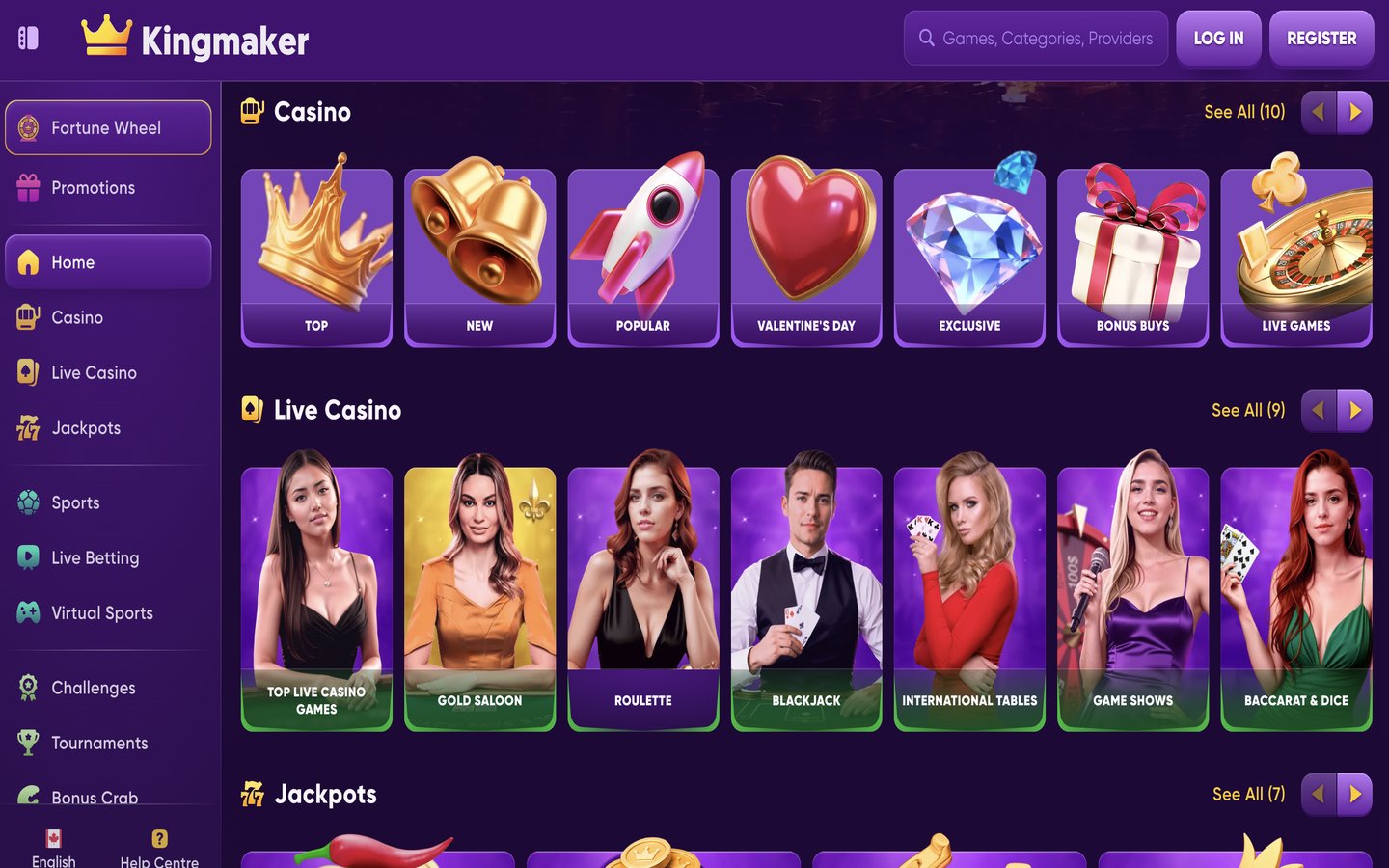Open the Sports section
The image size is (1389, 868).
click(x=74, y=502)
